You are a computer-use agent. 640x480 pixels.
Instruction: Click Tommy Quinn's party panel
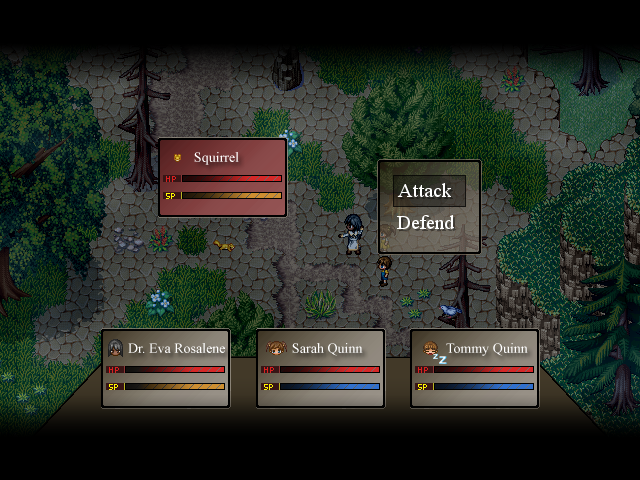pos(474,368)
